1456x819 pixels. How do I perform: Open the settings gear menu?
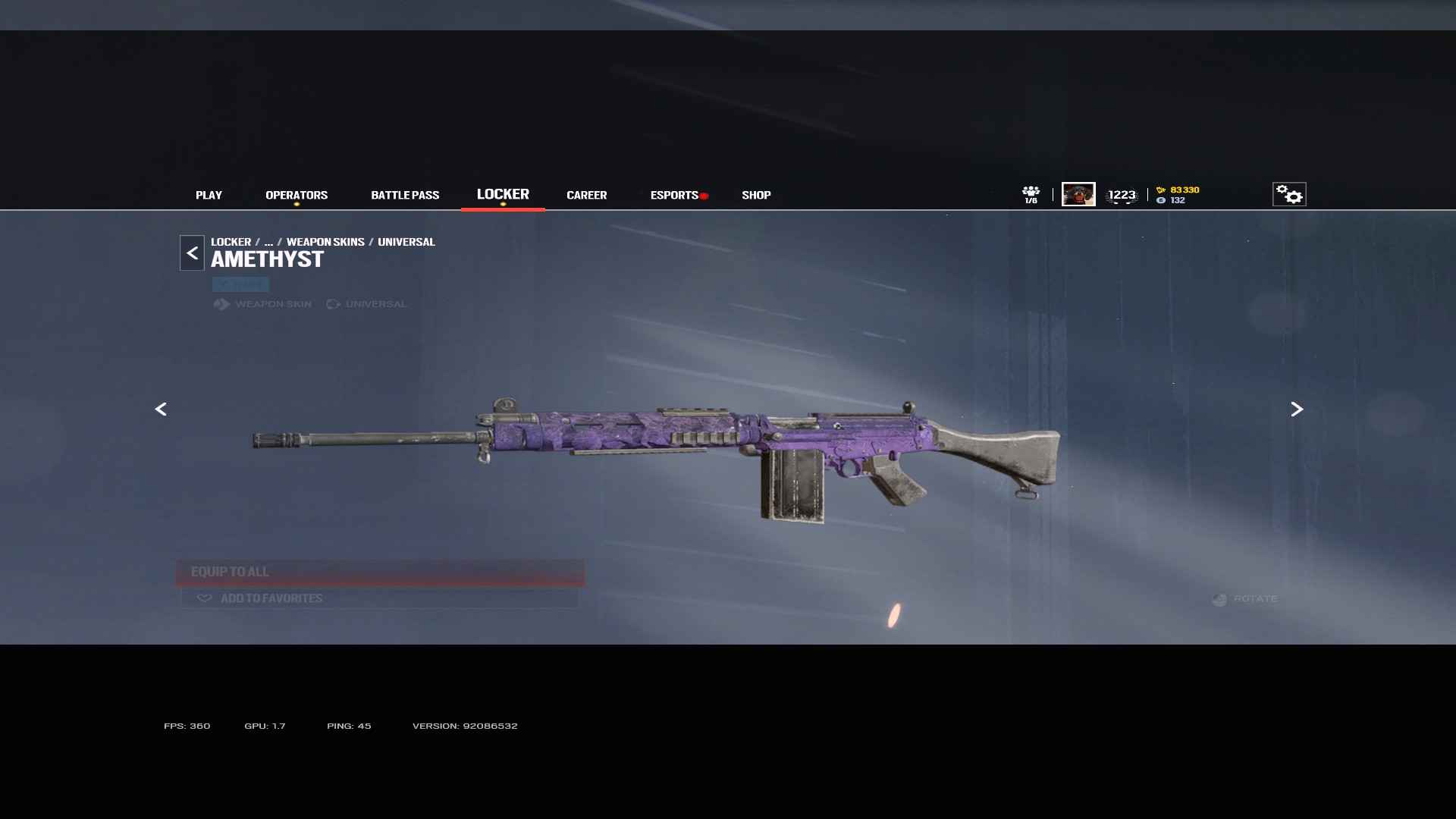[1289, 194]
